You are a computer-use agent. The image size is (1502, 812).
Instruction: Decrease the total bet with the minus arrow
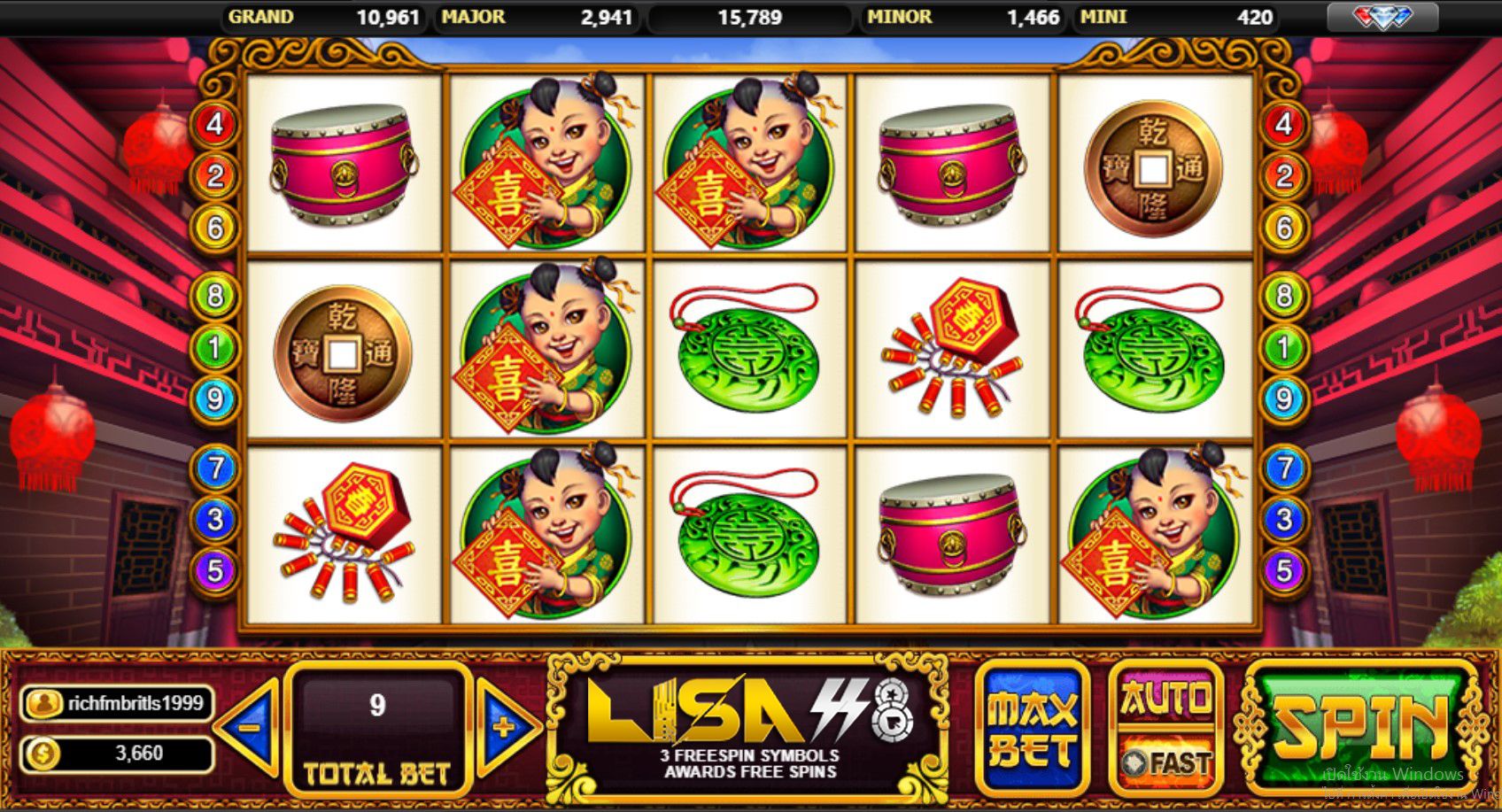coord(249,728)
